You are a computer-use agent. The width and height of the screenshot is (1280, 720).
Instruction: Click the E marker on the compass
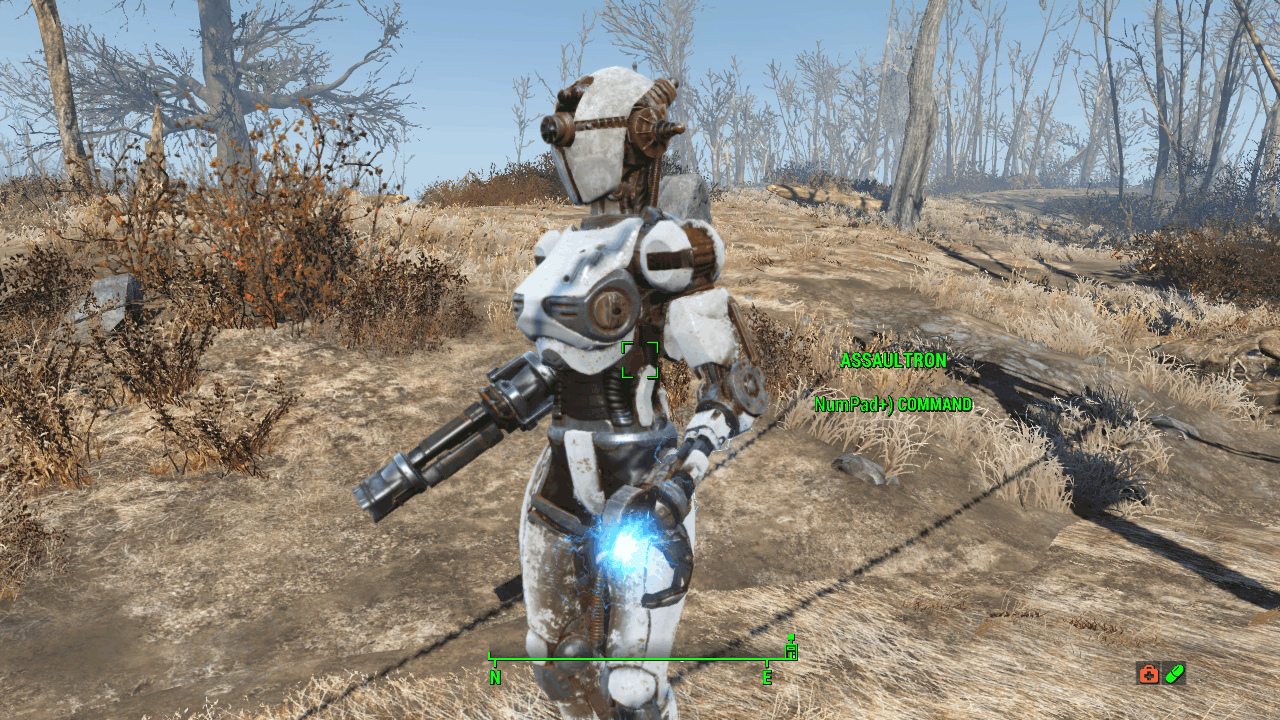coord(767,676)
